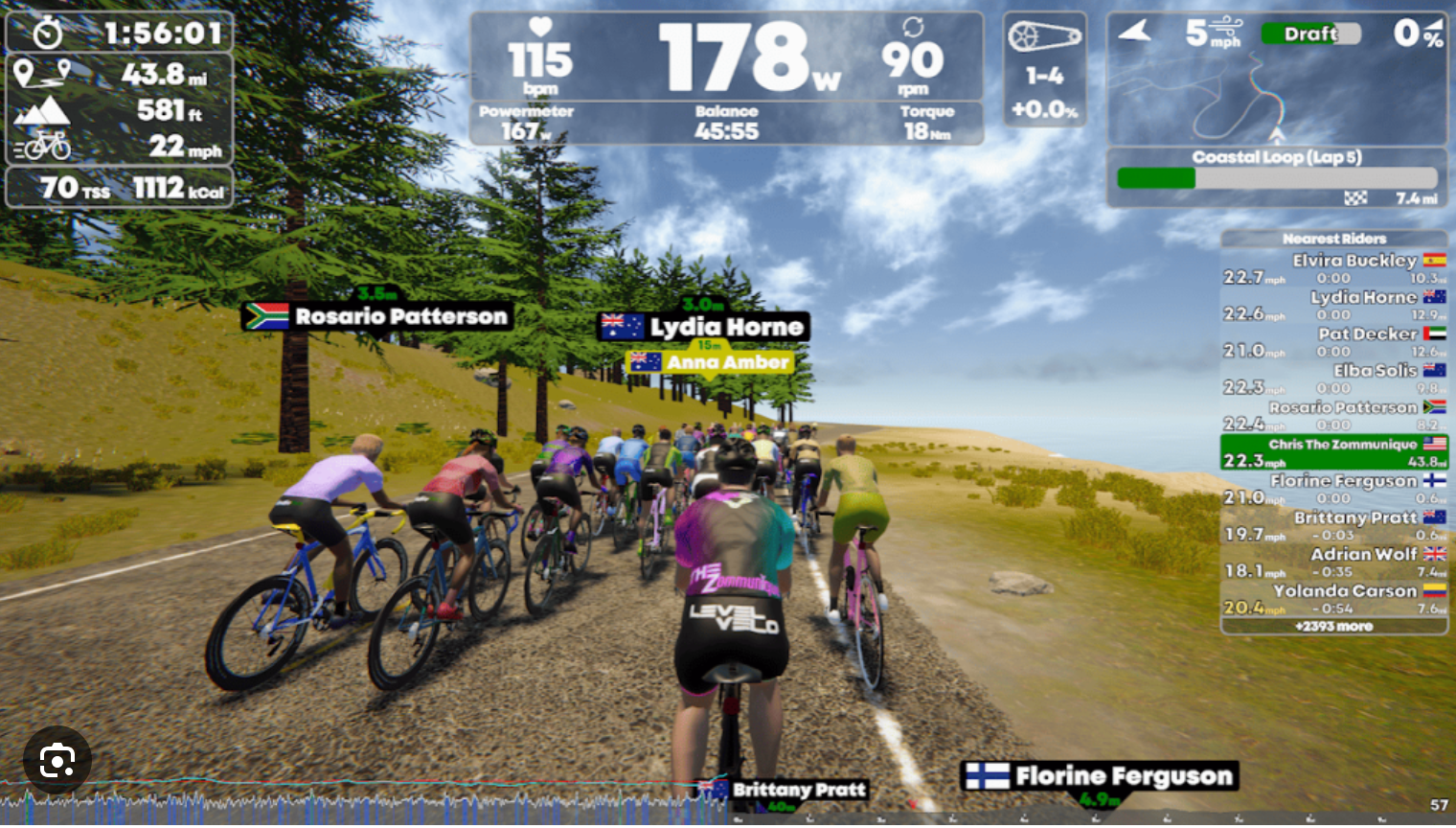Select Elvira Buckley in Nearest Riders list
Image resolution: width=1456 pixels, height=828 pixels.
[x=1333, y=268]
